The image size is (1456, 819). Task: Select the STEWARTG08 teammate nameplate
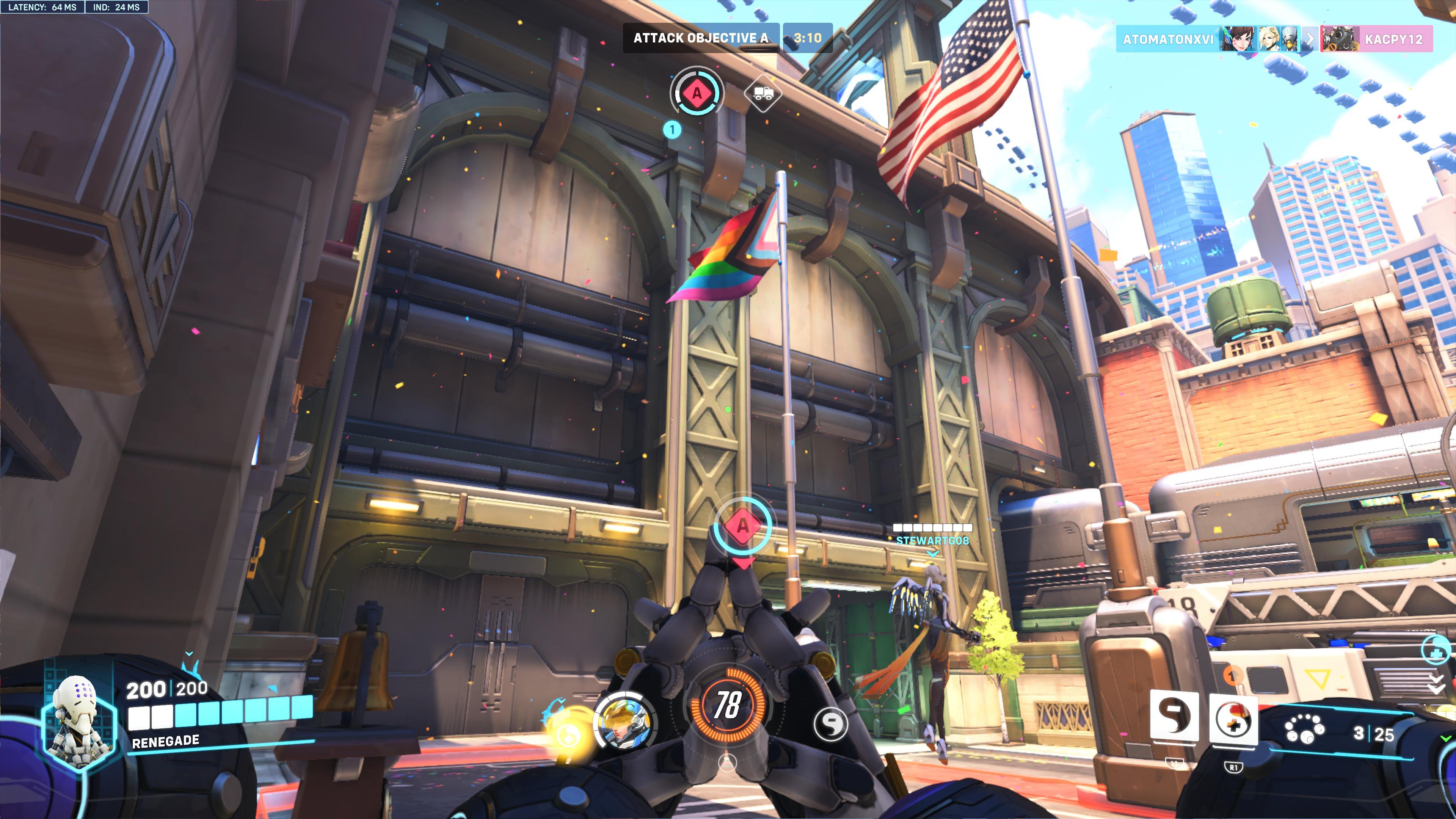[x=932, y=540]
